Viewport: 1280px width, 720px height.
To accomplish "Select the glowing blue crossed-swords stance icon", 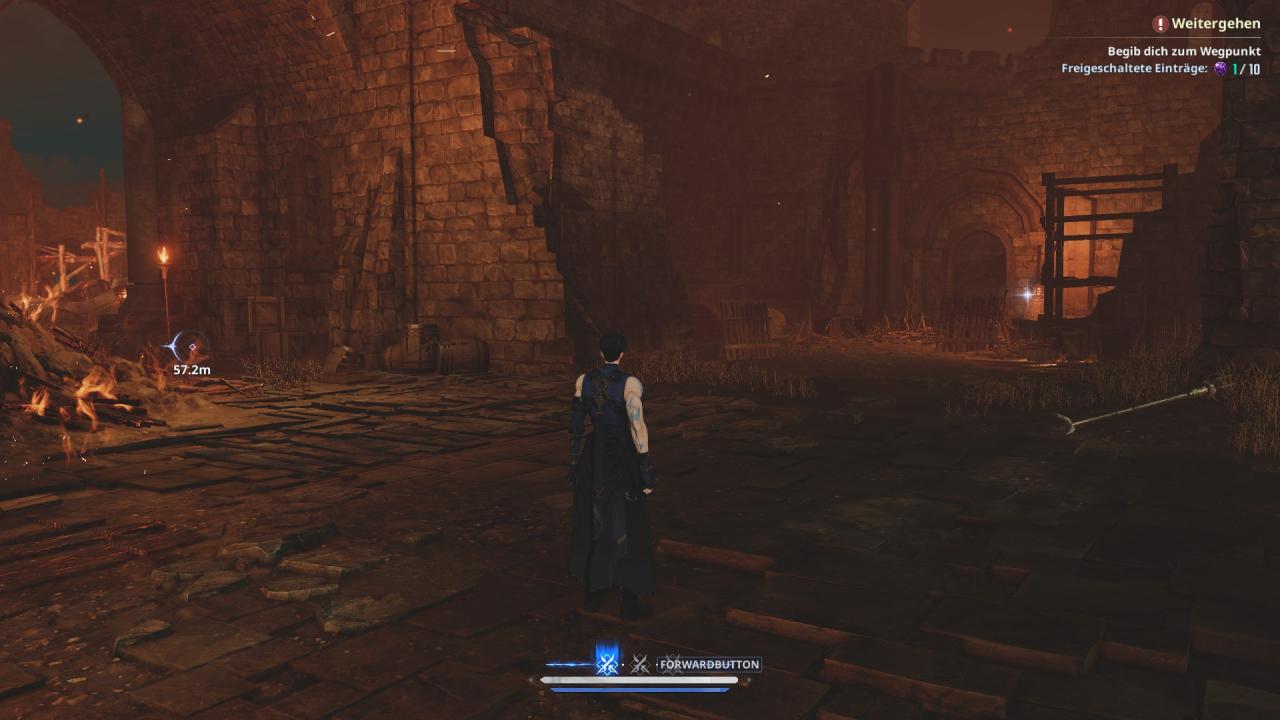I will point(606,662).
